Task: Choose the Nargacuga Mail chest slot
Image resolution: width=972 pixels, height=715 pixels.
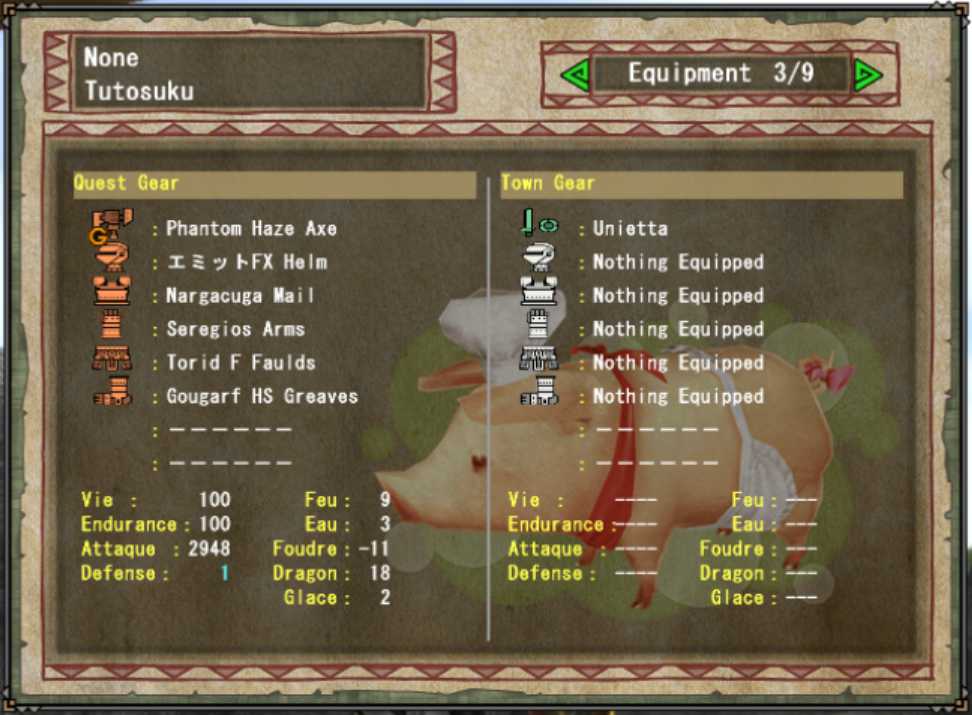Action: point(240,296)
